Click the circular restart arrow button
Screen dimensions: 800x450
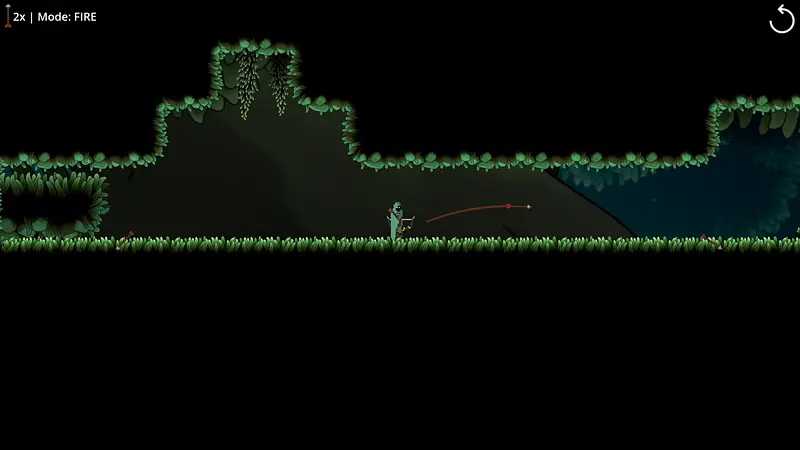tap(781, 19)
